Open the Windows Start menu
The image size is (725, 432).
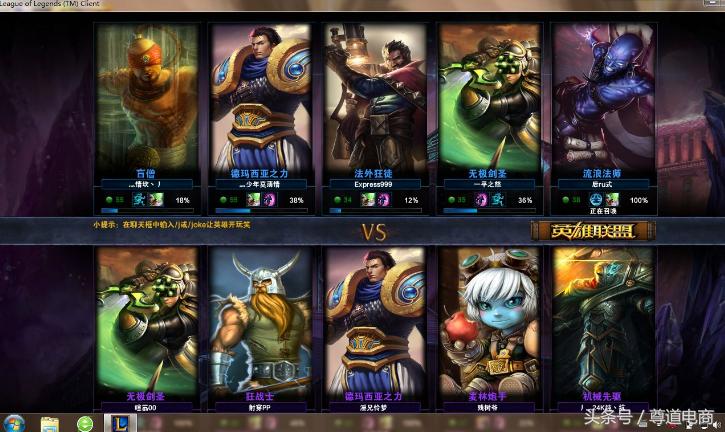click(15, 423)
